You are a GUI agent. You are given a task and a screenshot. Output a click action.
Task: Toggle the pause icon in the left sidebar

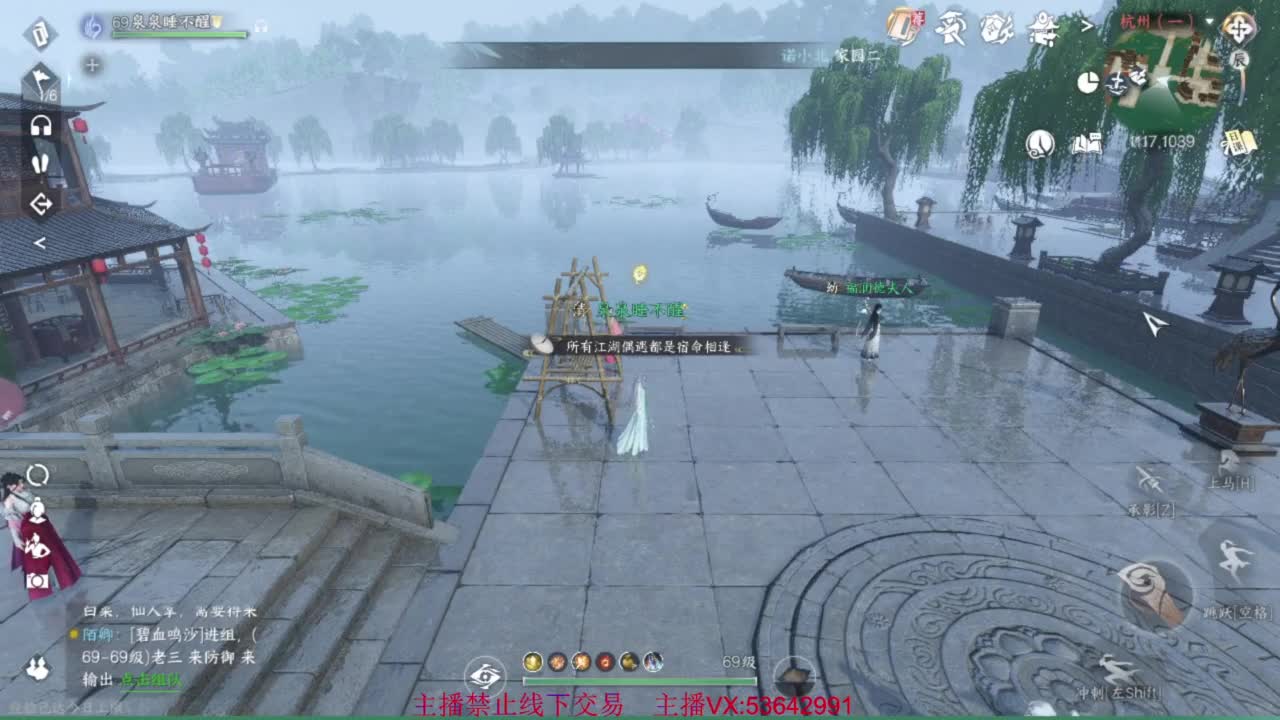[42, 163]
